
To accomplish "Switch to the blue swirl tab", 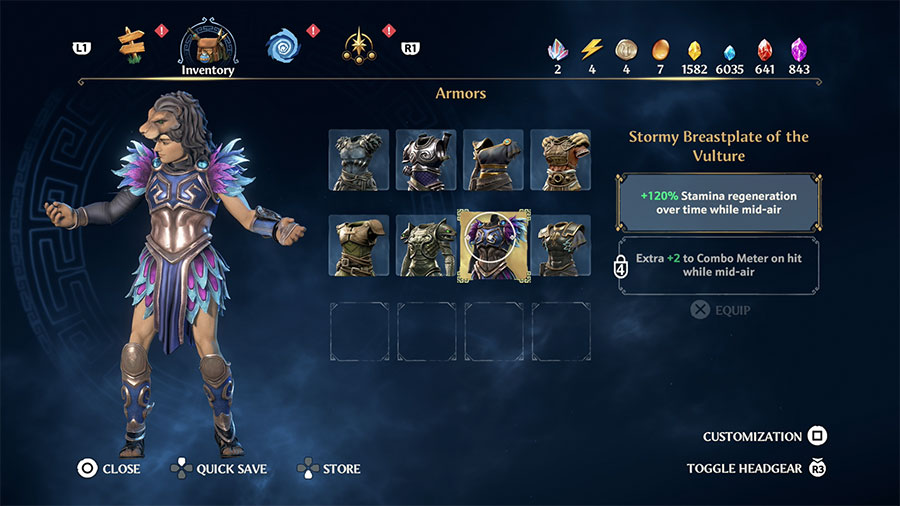I will [x=283, y=44].
